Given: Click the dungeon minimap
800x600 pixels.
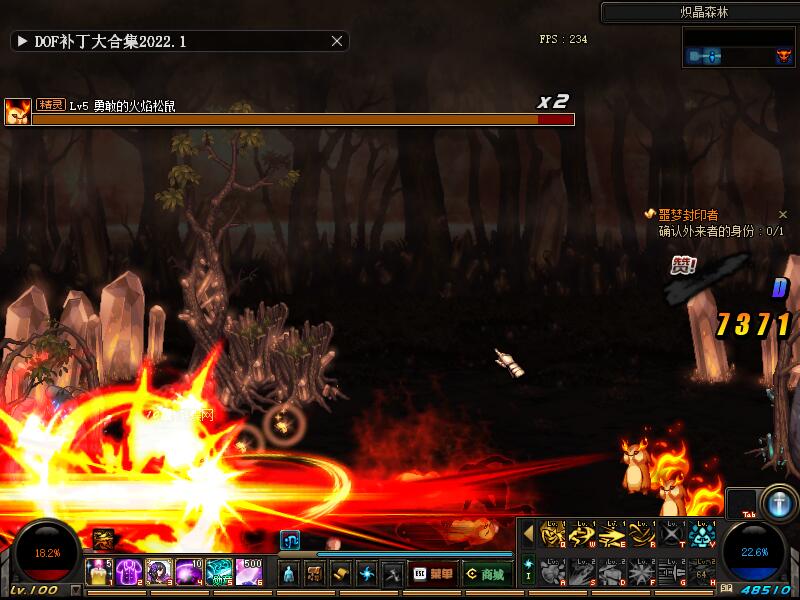Looking at the screenshot, I should coord(738,48).
